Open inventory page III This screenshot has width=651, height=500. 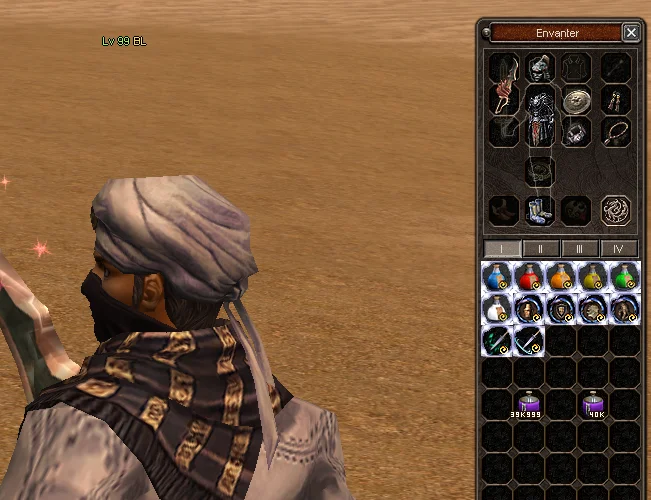(580, 248)
